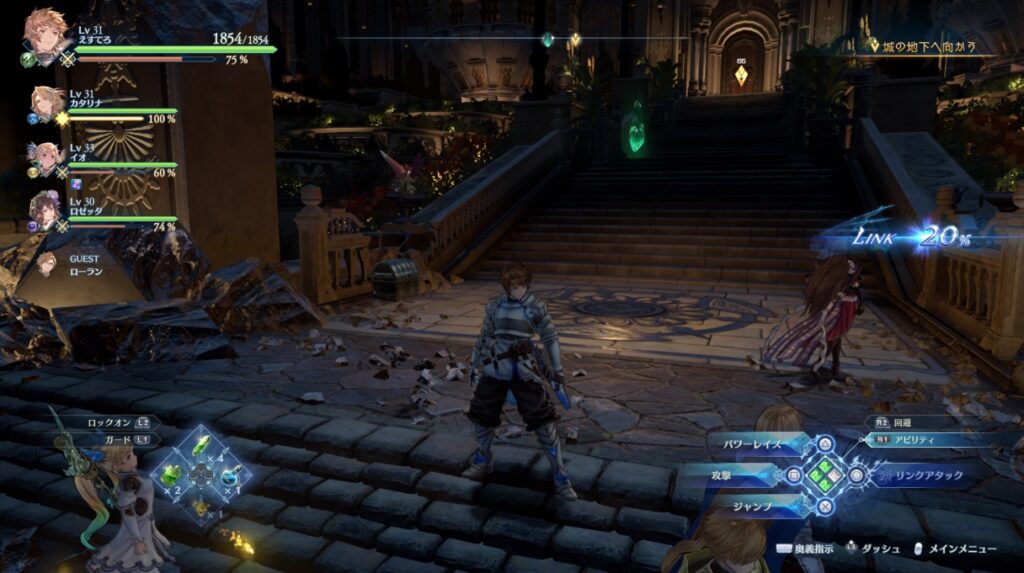Use the yellow item in the bottom slot

coord(202,506)
